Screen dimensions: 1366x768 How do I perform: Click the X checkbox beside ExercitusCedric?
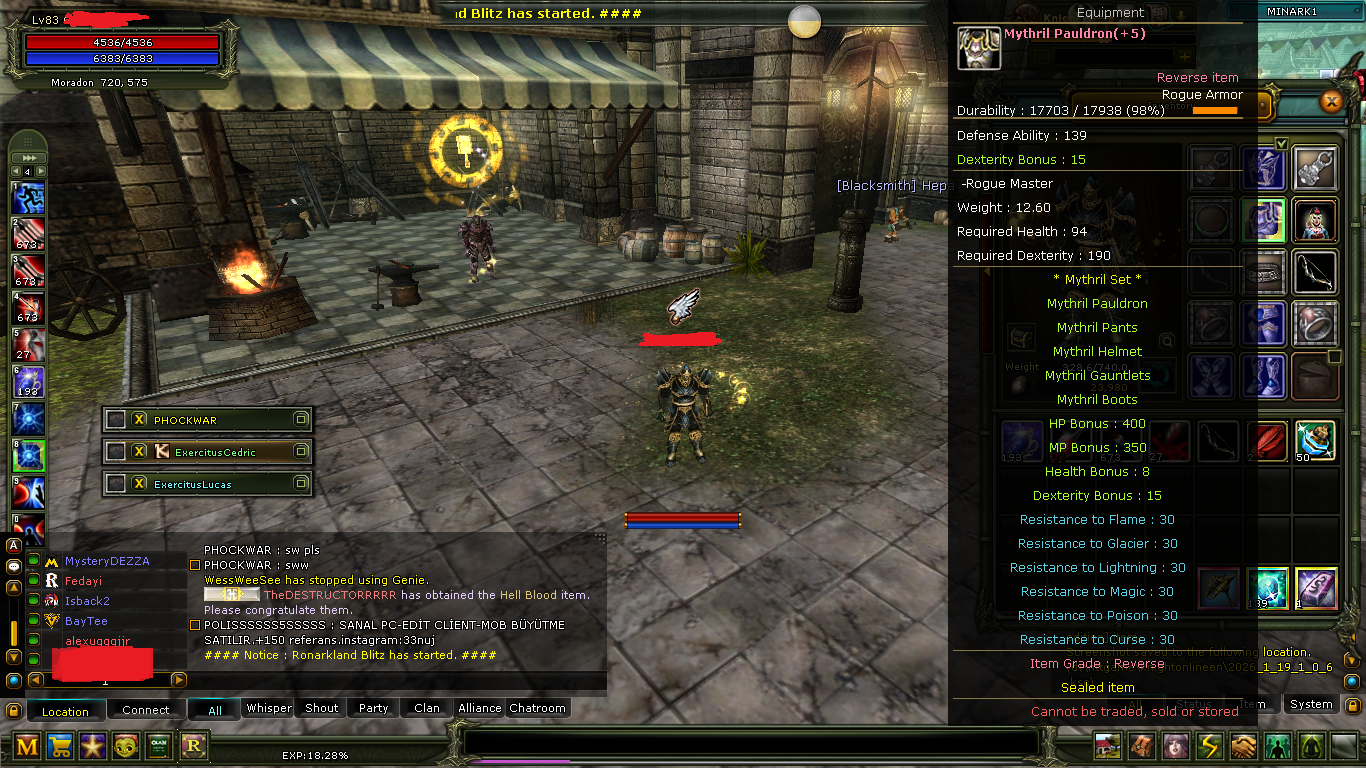coord(139,451)
